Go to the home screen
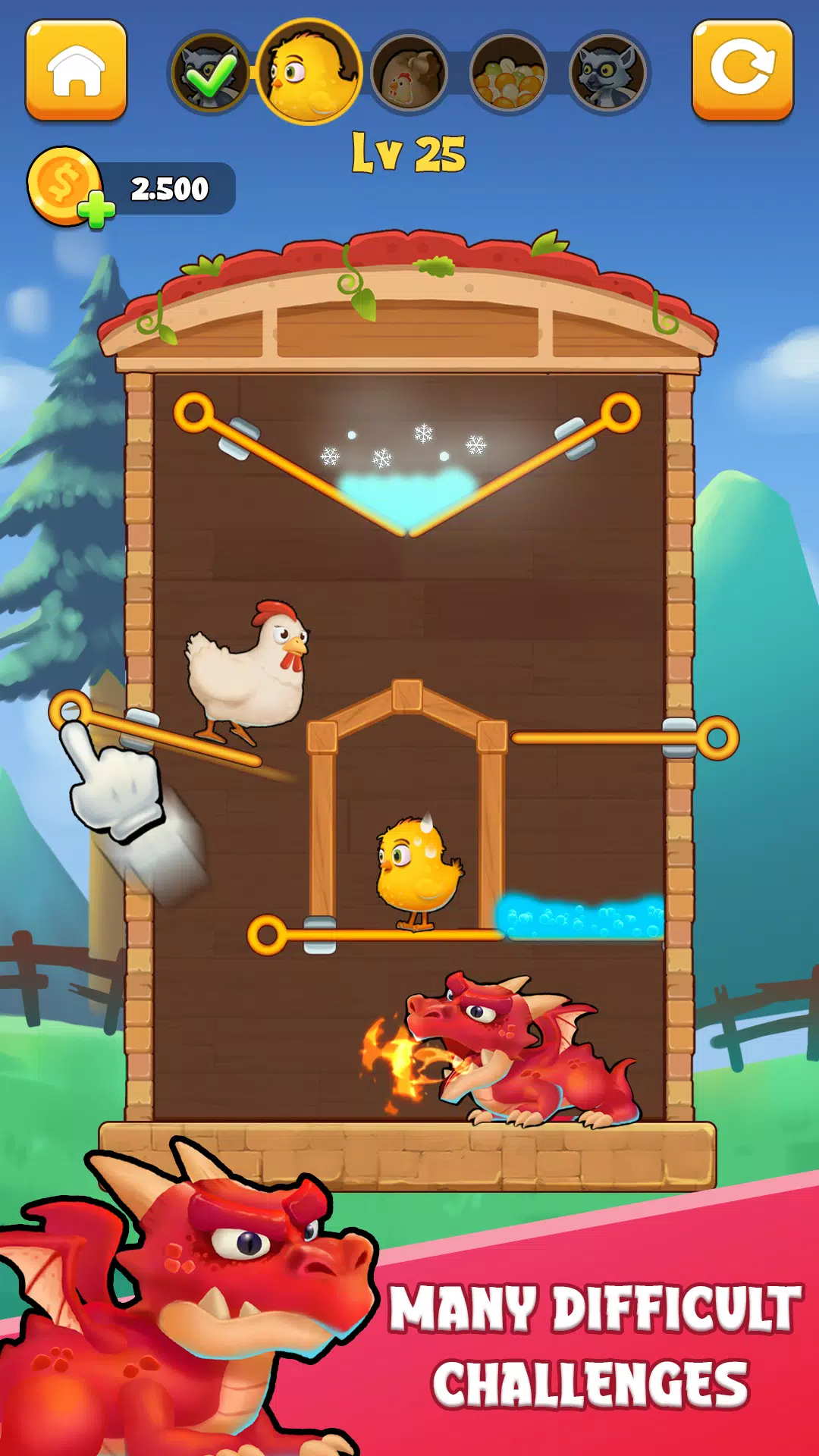Image resolution: width=819 pixels, height=1456 pixels. 76,70
